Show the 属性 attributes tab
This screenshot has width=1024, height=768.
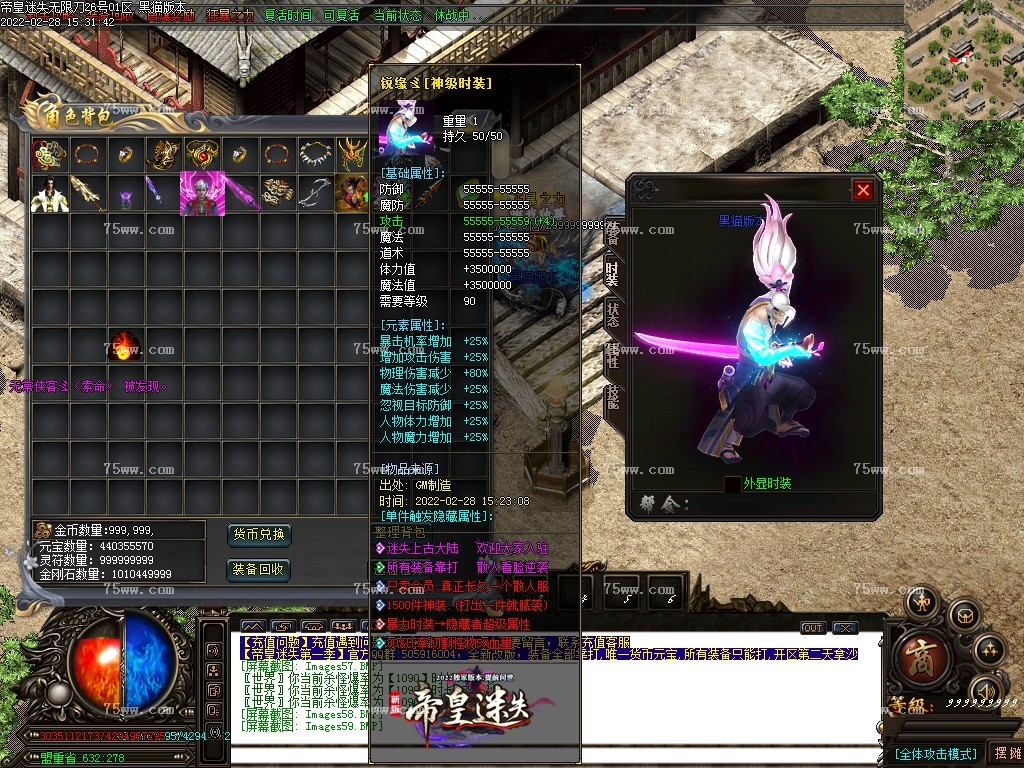(x=612, y=355)
